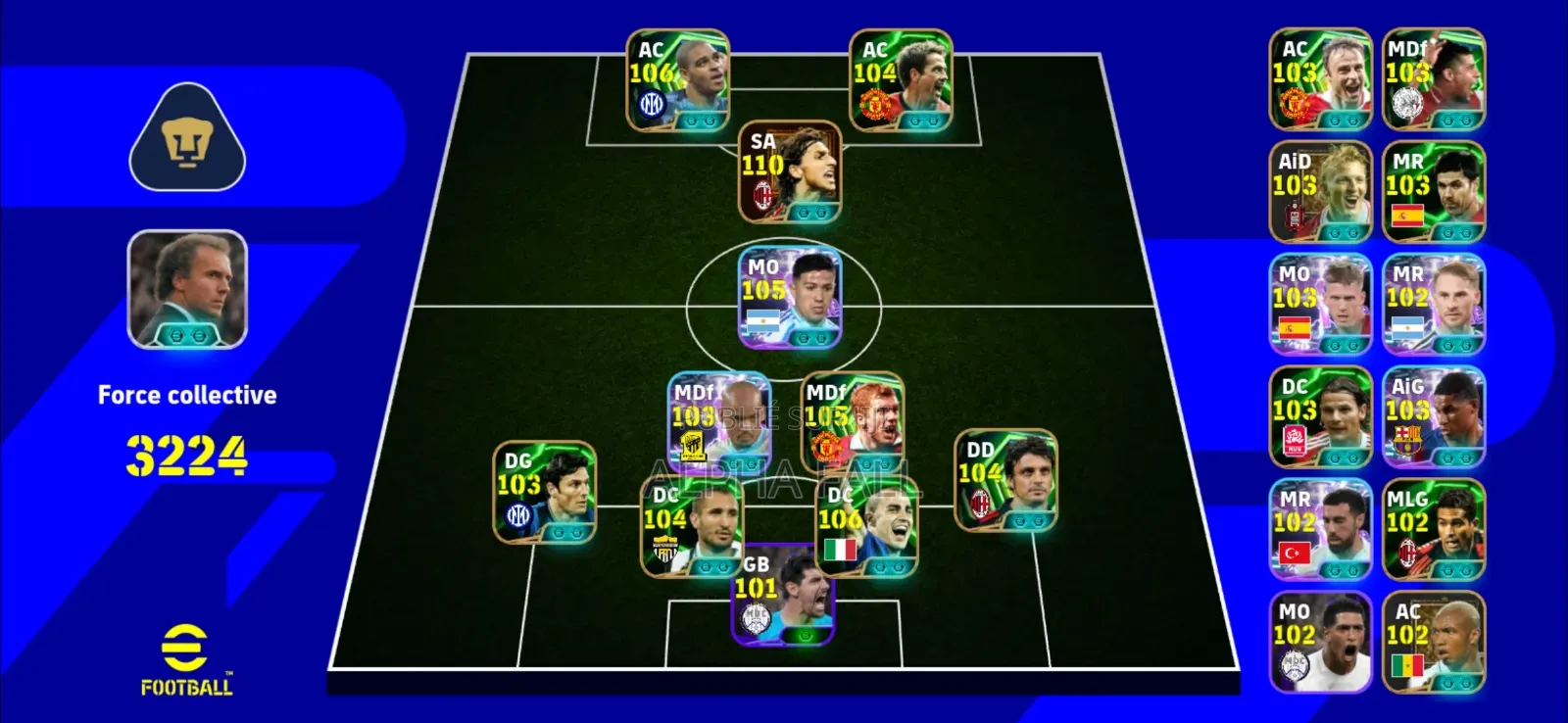This screenshot has width=1568, height=723.
Task: Open the manager portrait of Beckenbauer
Action: click(186, 294)
